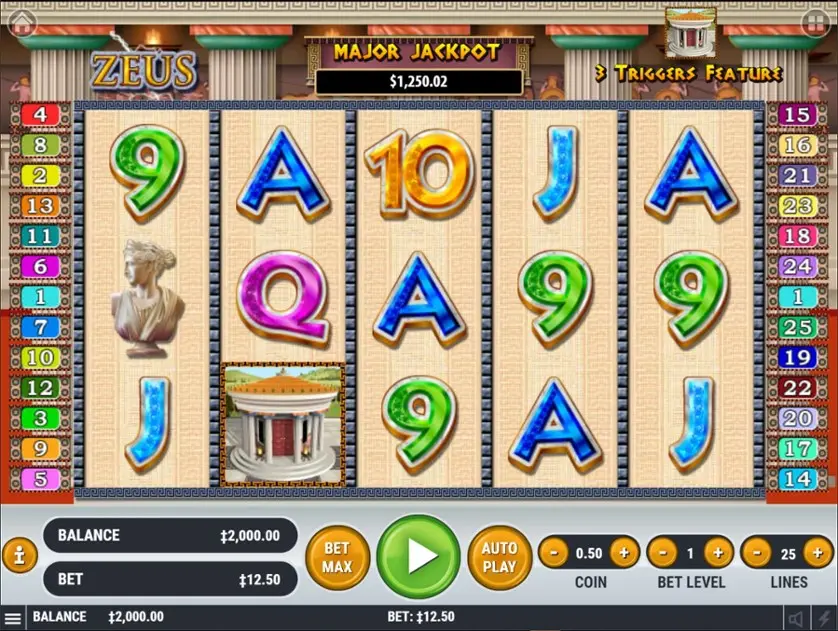The image size is (838, 631).
Task: Reduce the number of lines
Action: point(755,552)
